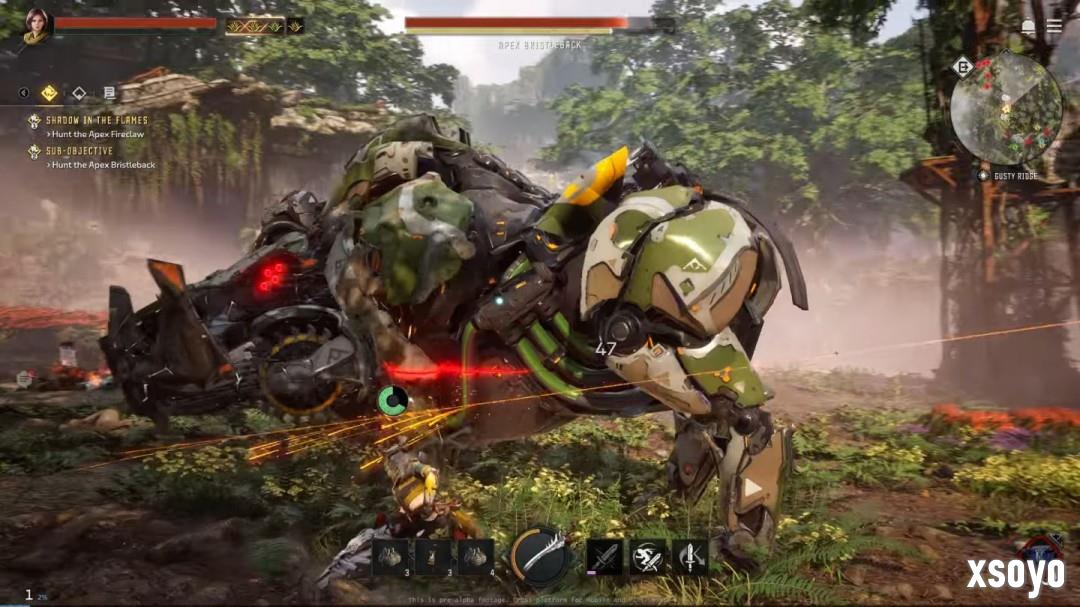Select the Hunt the Apex Bristleback sub-objective

pos(103,165)
